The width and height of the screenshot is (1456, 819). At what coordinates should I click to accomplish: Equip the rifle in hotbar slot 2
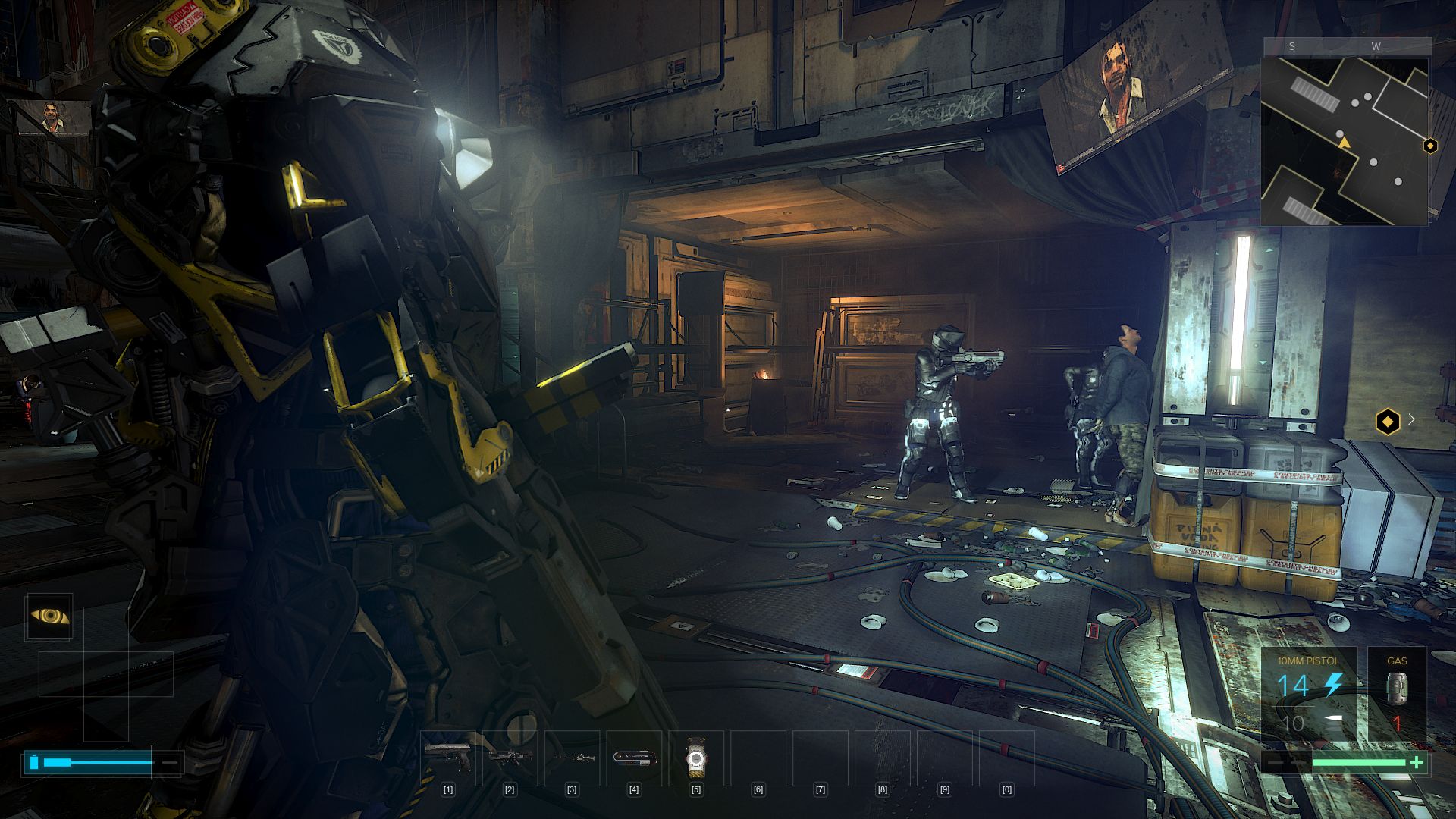[510, 757]
